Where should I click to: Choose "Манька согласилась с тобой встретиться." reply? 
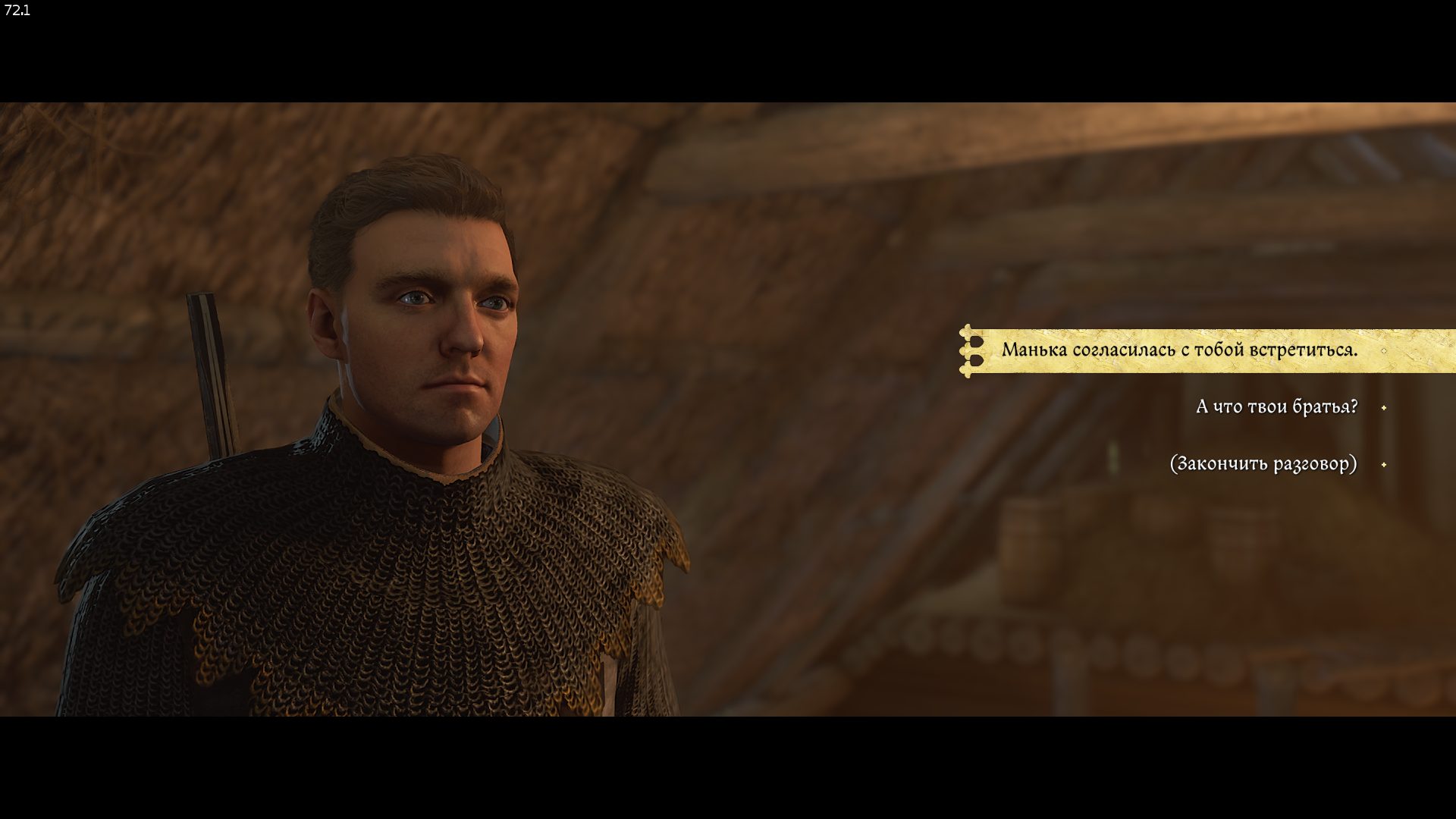click(x=1179, y=350)
